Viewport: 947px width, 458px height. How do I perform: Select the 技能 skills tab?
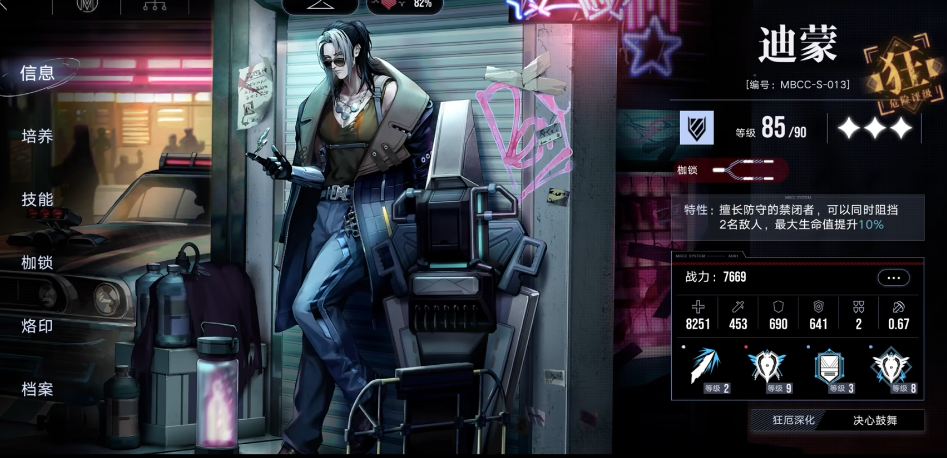click(38, 199)
